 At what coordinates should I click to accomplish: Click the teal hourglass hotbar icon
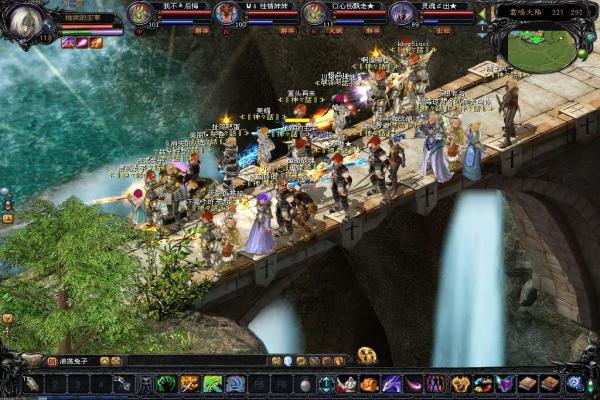(326, 384)
